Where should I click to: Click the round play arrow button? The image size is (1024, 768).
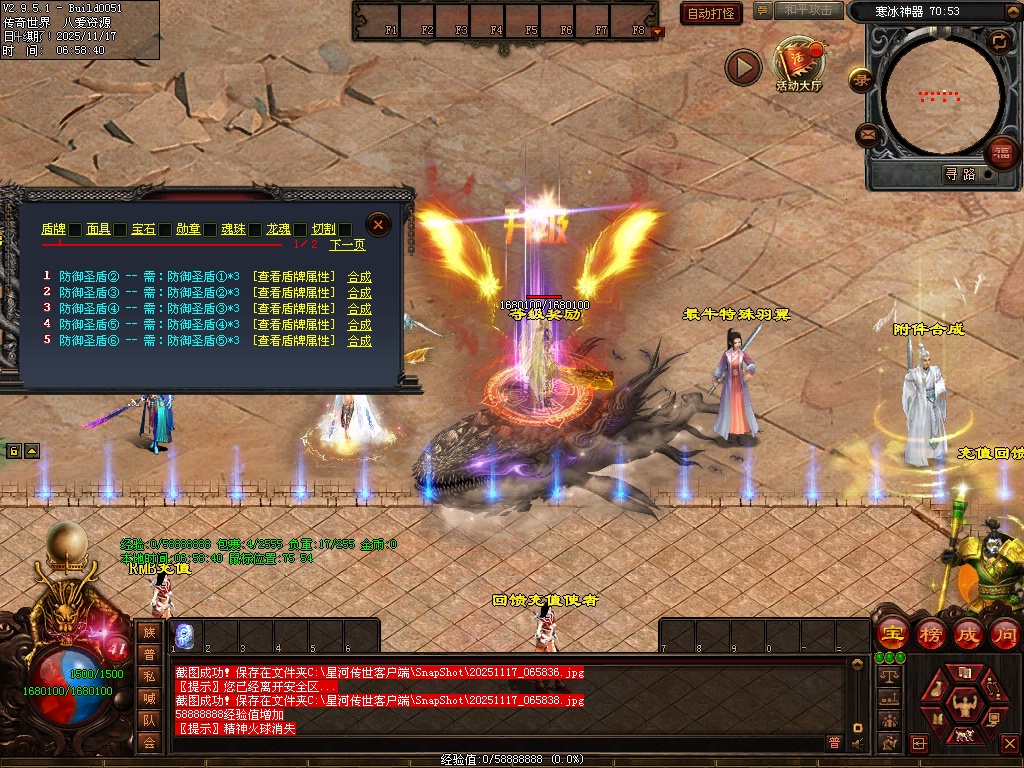pyautogui.click(x=743, y=67)
